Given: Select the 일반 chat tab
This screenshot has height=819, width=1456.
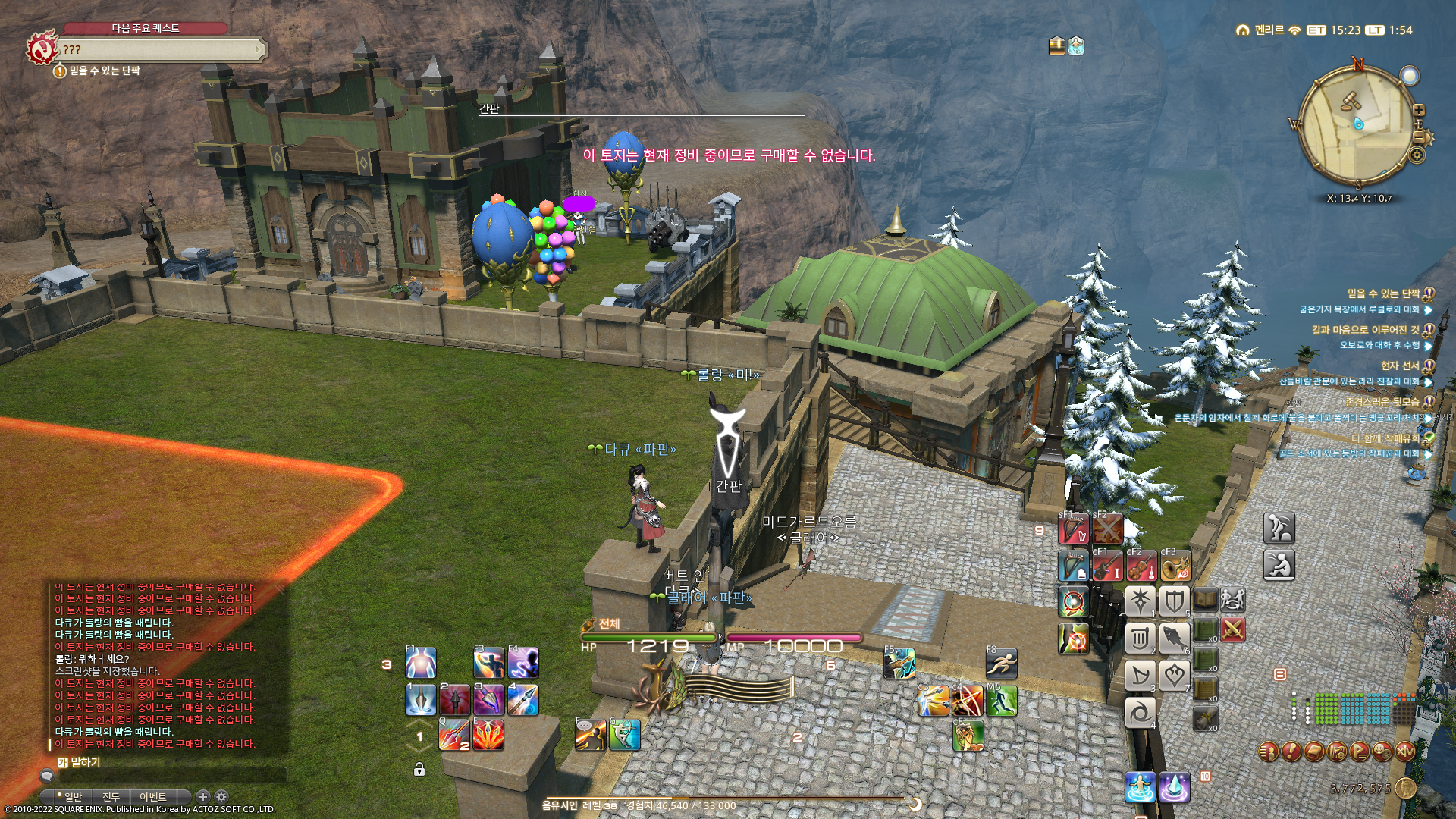Looking at the screenshot, I should tap(73, 797).
